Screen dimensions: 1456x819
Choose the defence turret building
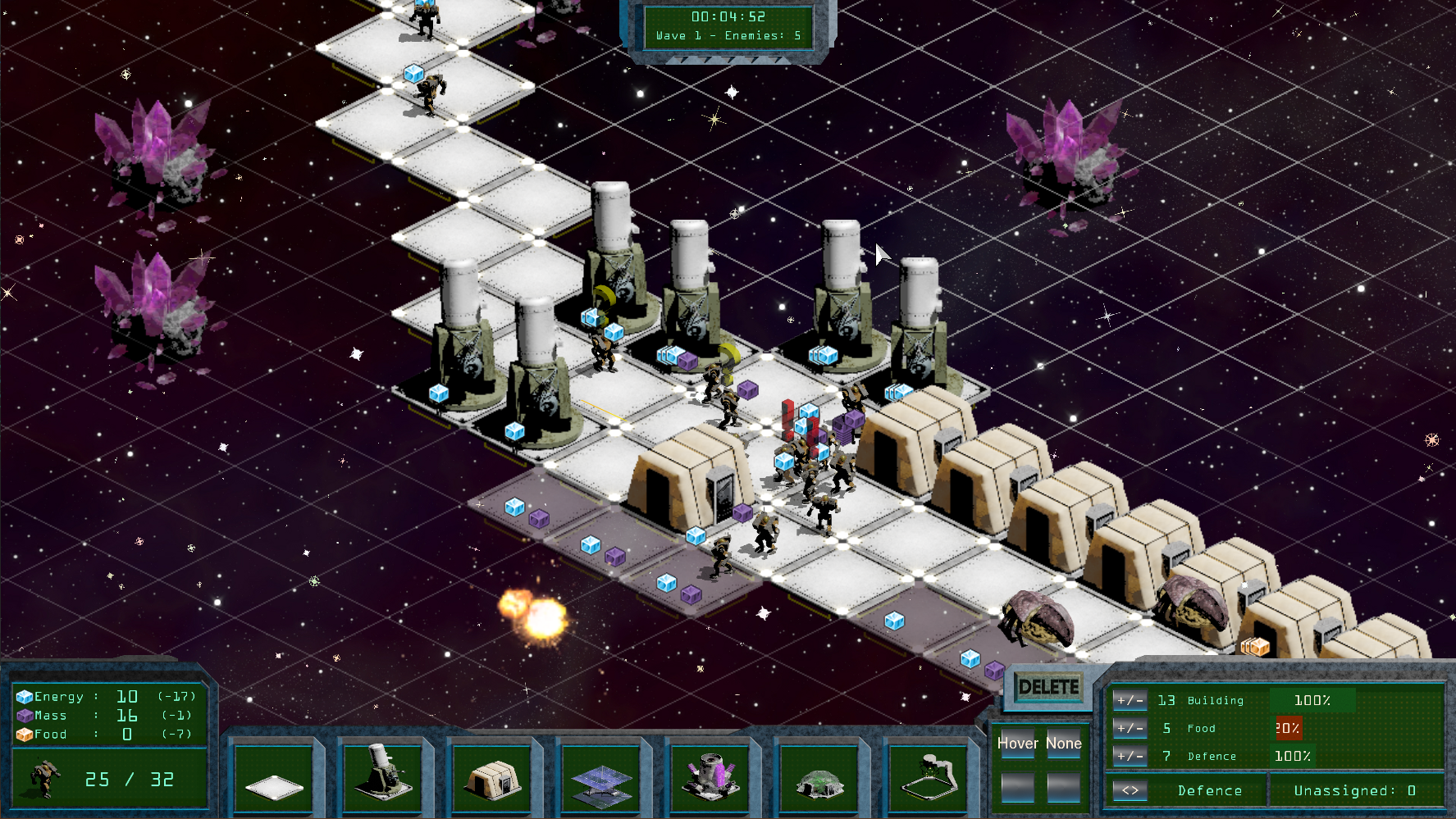tap(381, 775)
